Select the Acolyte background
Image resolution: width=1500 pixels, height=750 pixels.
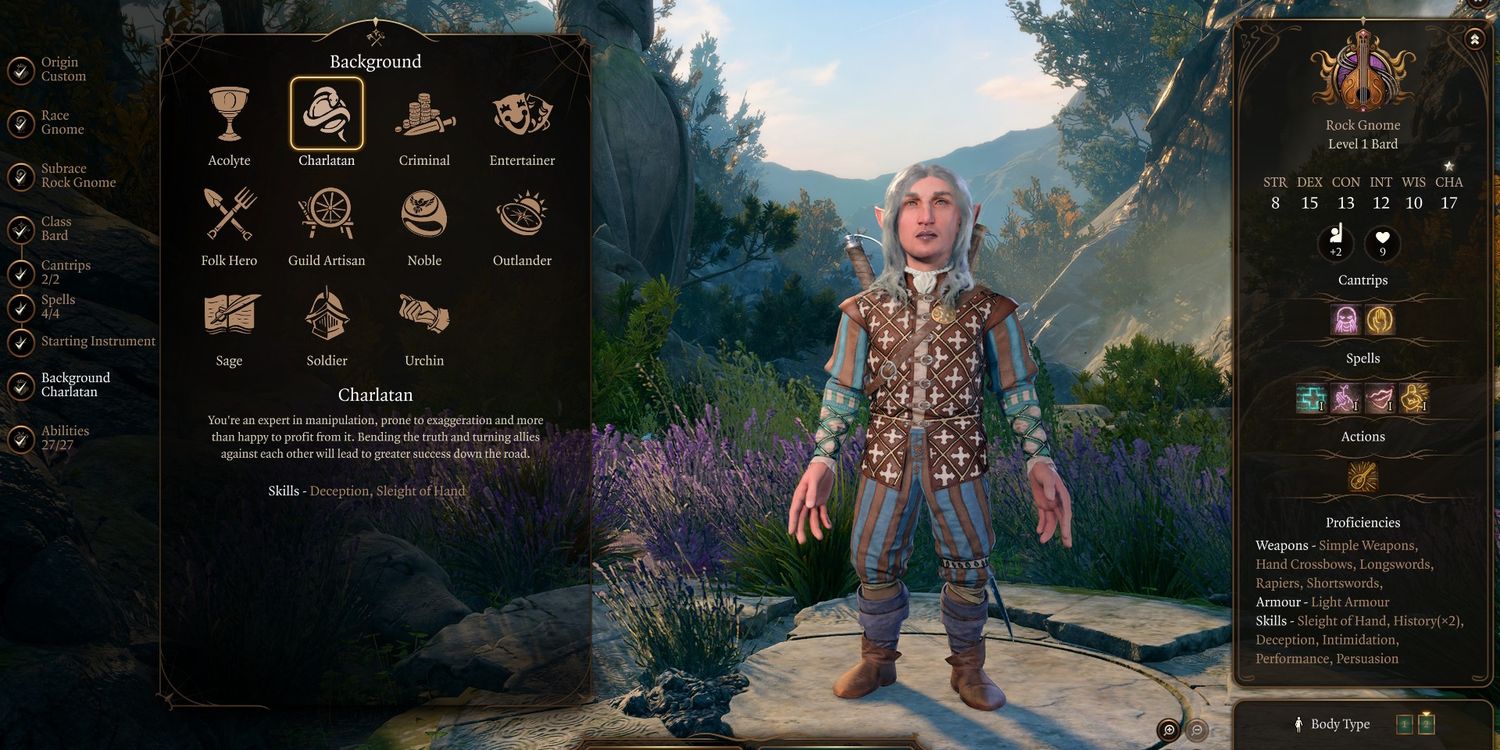(x=229, y=114)
